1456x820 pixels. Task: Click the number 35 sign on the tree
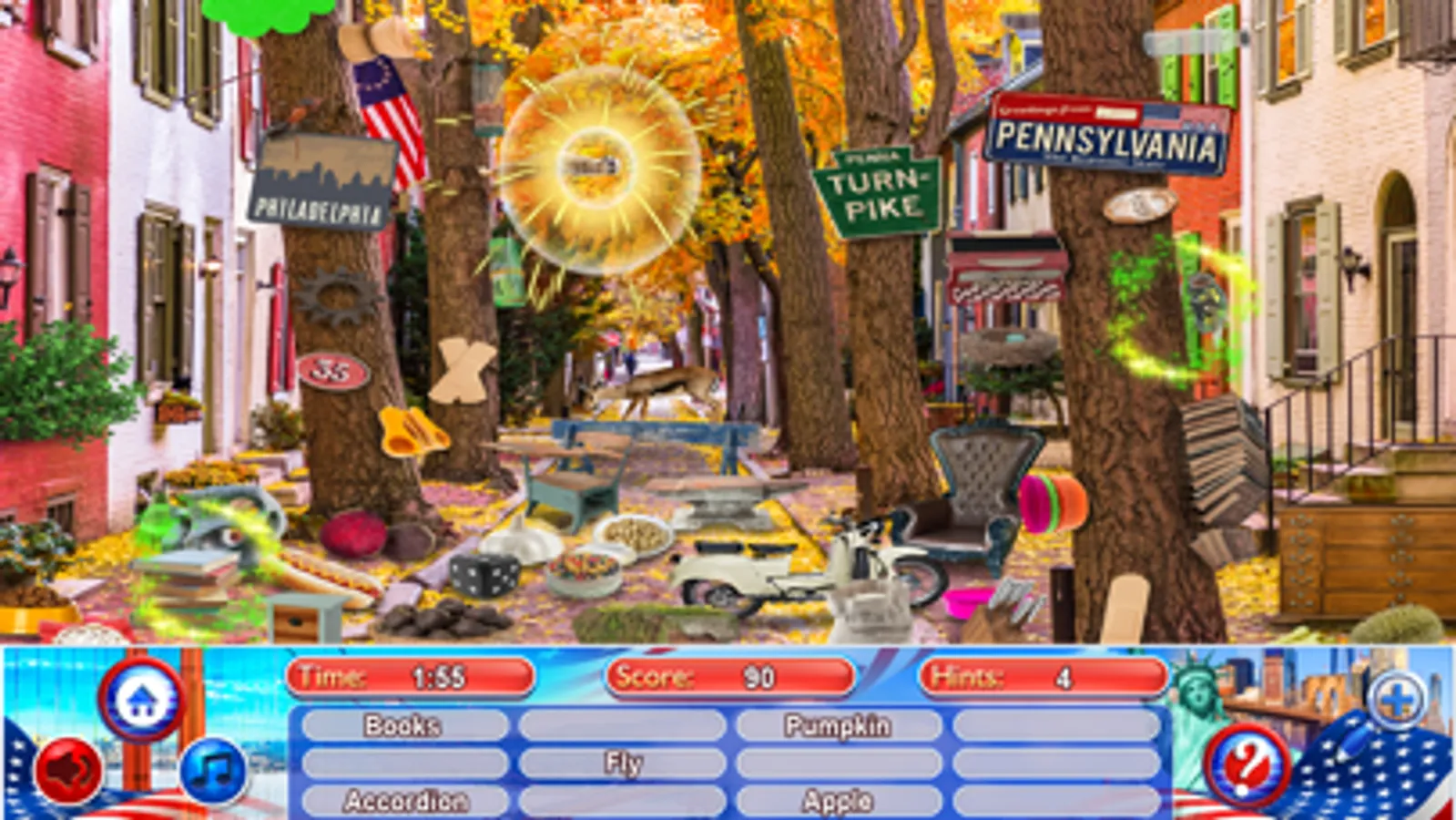(331, 371)
